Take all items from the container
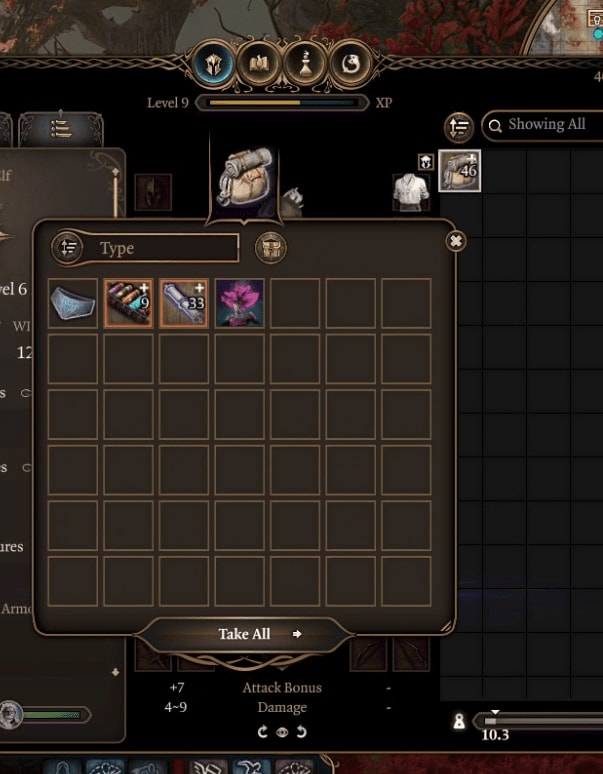Viewport: 603px width, 774px height. pyautogui.click(x=246, y=634)
